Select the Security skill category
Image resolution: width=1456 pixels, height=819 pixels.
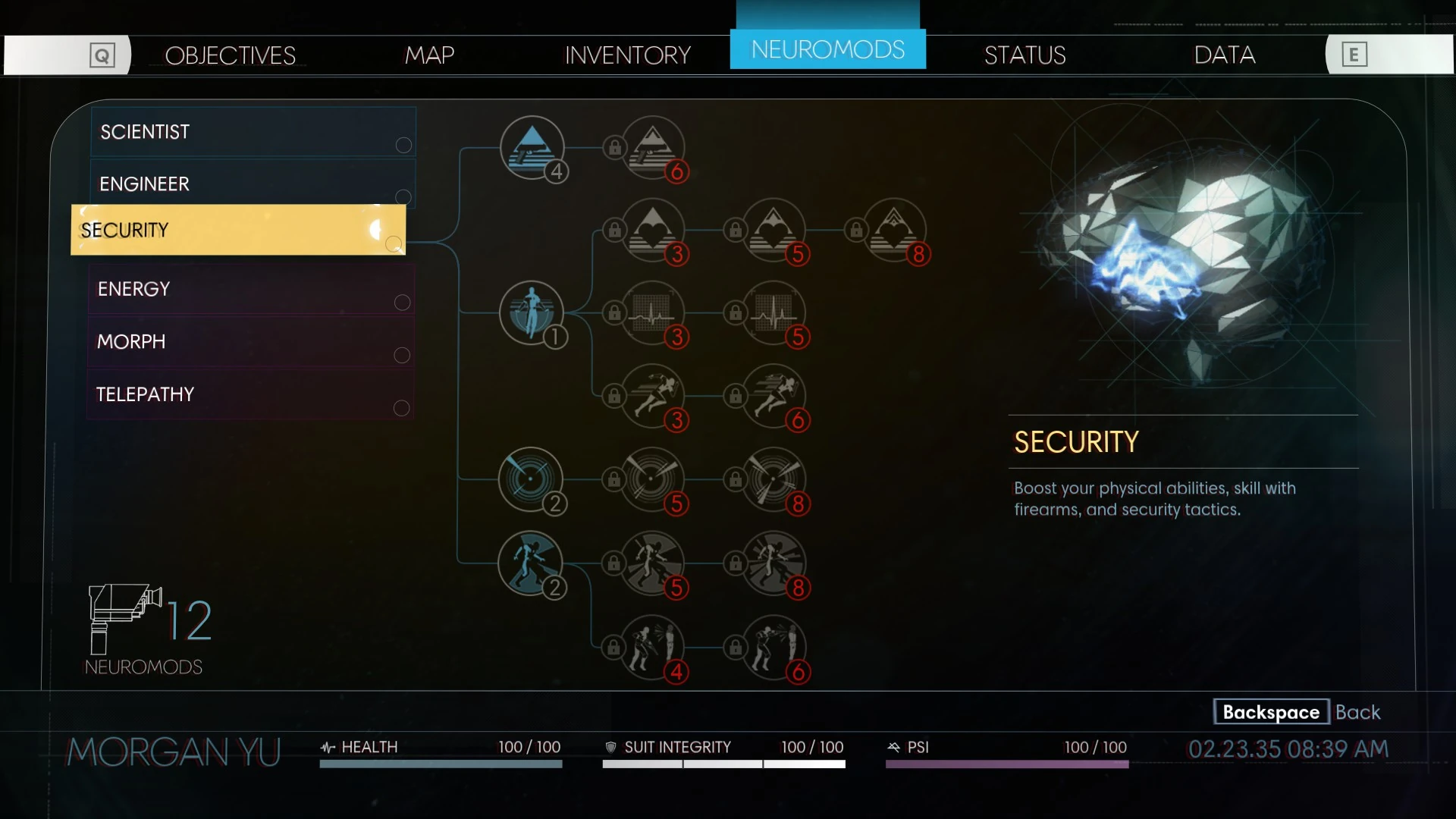pos(238,230)
